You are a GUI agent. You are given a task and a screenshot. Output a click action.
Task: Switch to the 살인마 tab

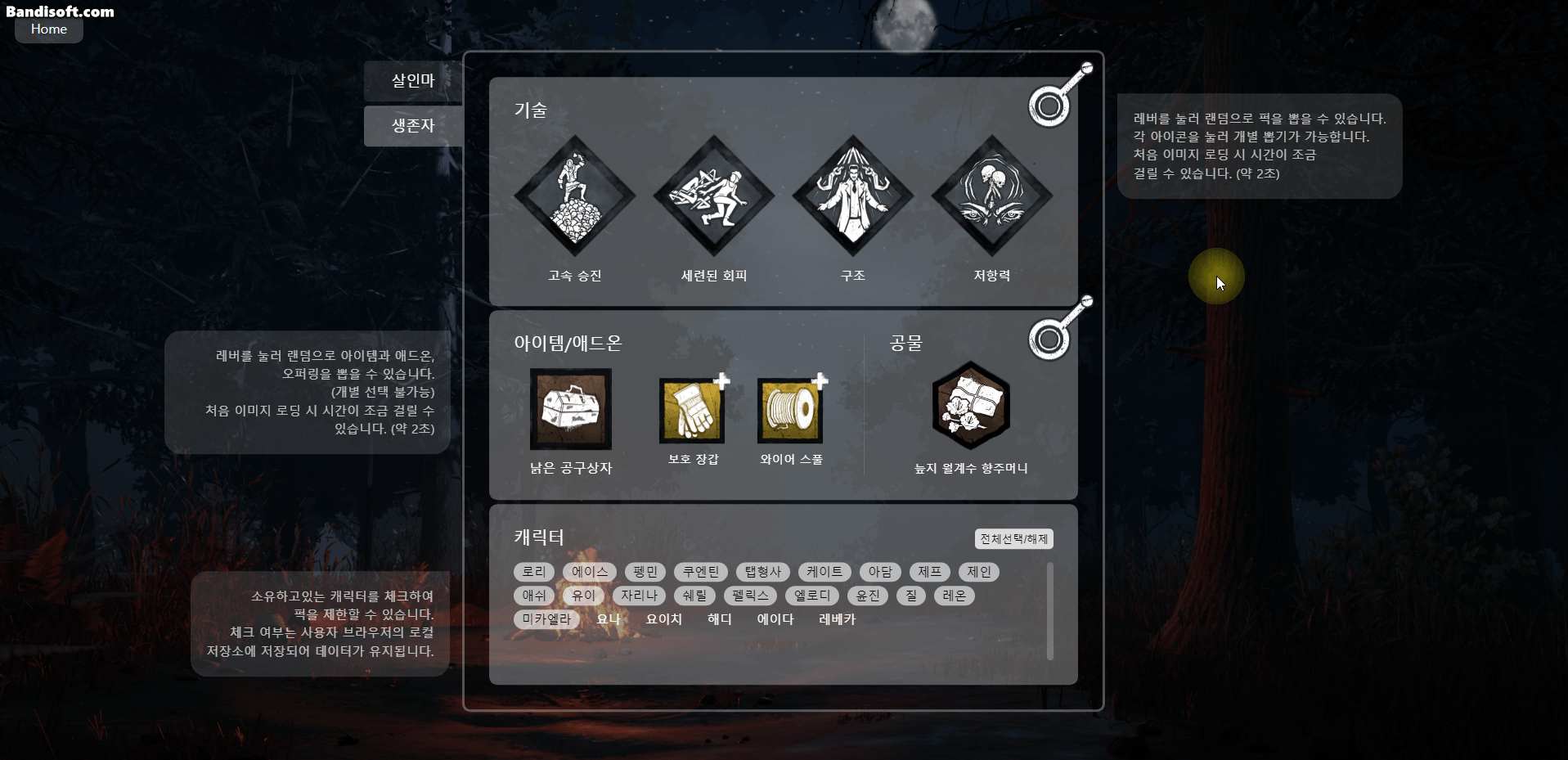click(x=412, y=81)
